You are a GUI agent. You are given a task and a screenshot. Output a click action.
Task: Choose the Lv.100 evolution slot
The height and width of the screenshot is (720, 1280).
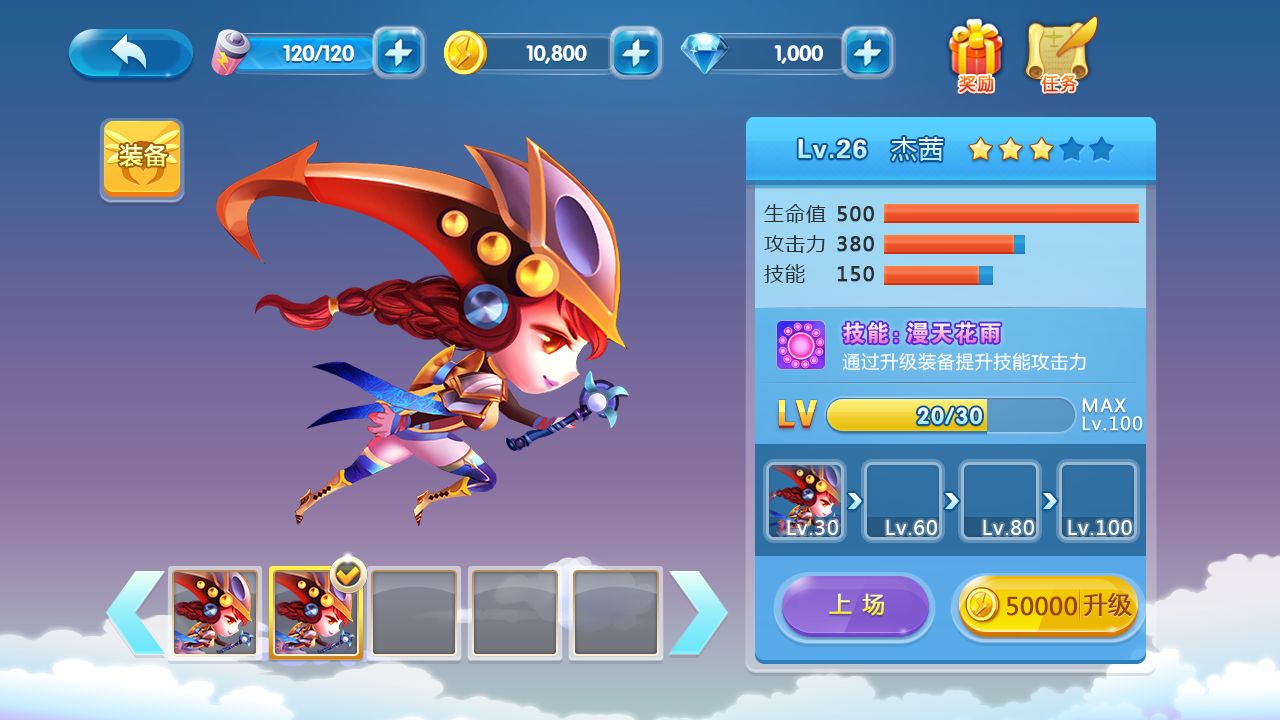[1097, 501]
